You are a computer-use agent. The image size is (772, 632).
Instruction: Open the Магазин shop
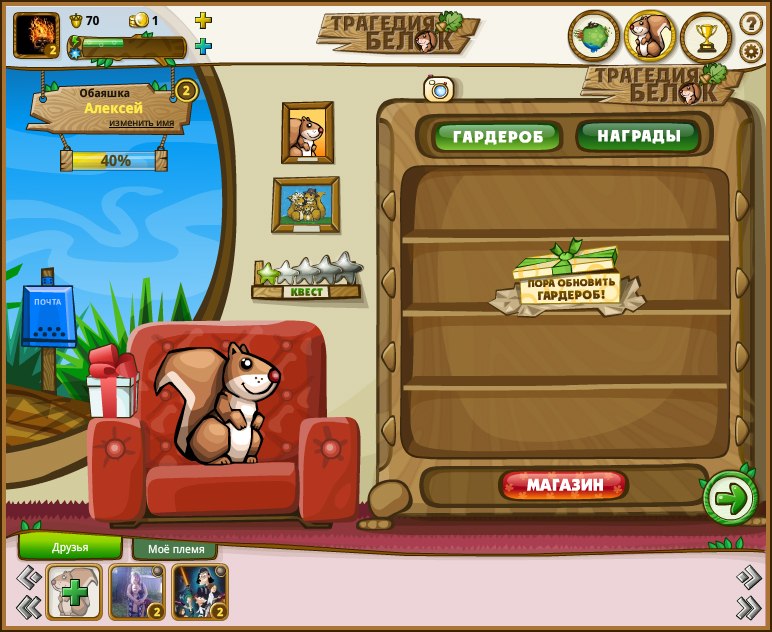pos(564,486)
